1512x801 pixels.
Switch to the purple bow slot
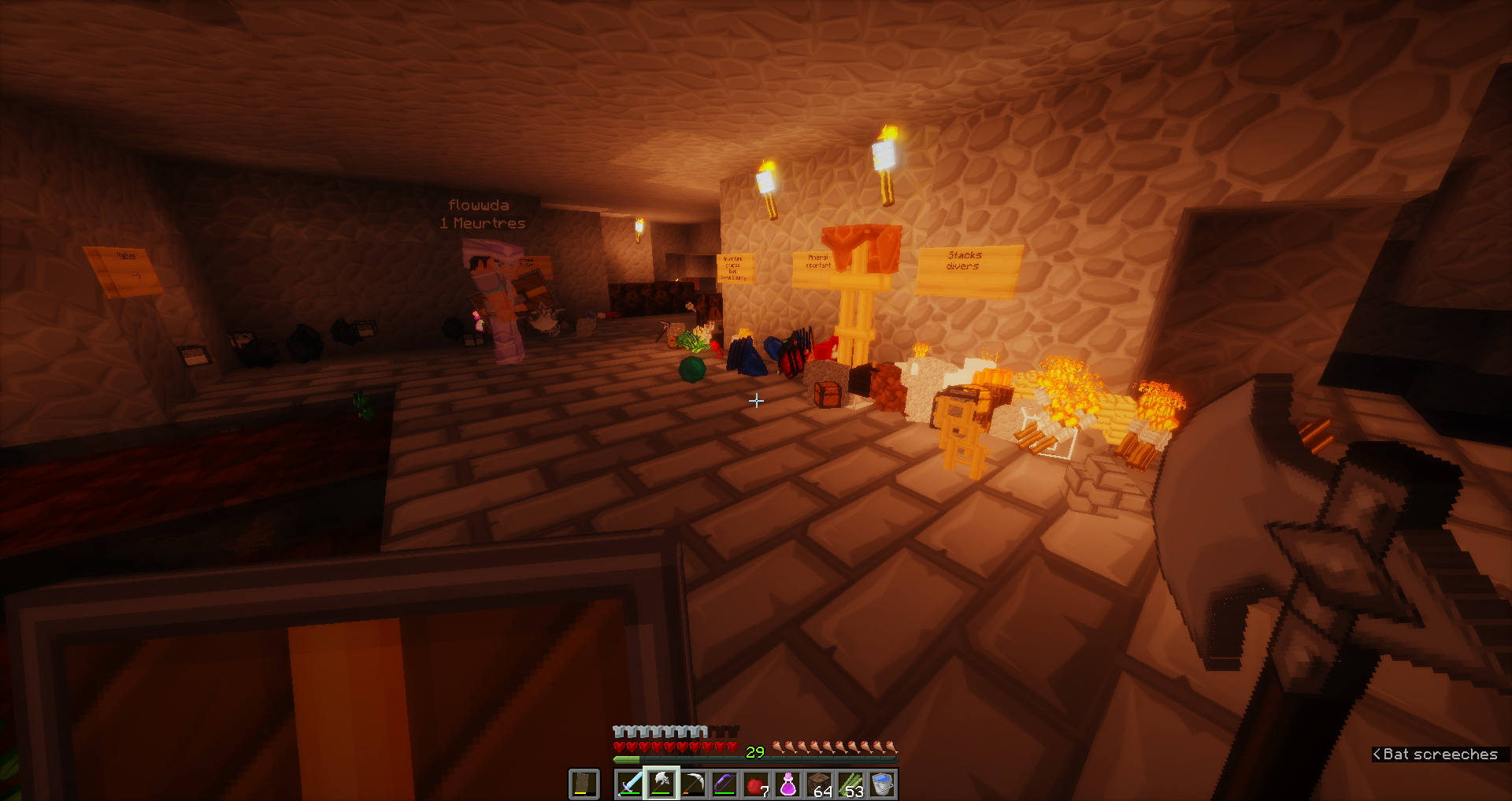[x=724, y=784]
